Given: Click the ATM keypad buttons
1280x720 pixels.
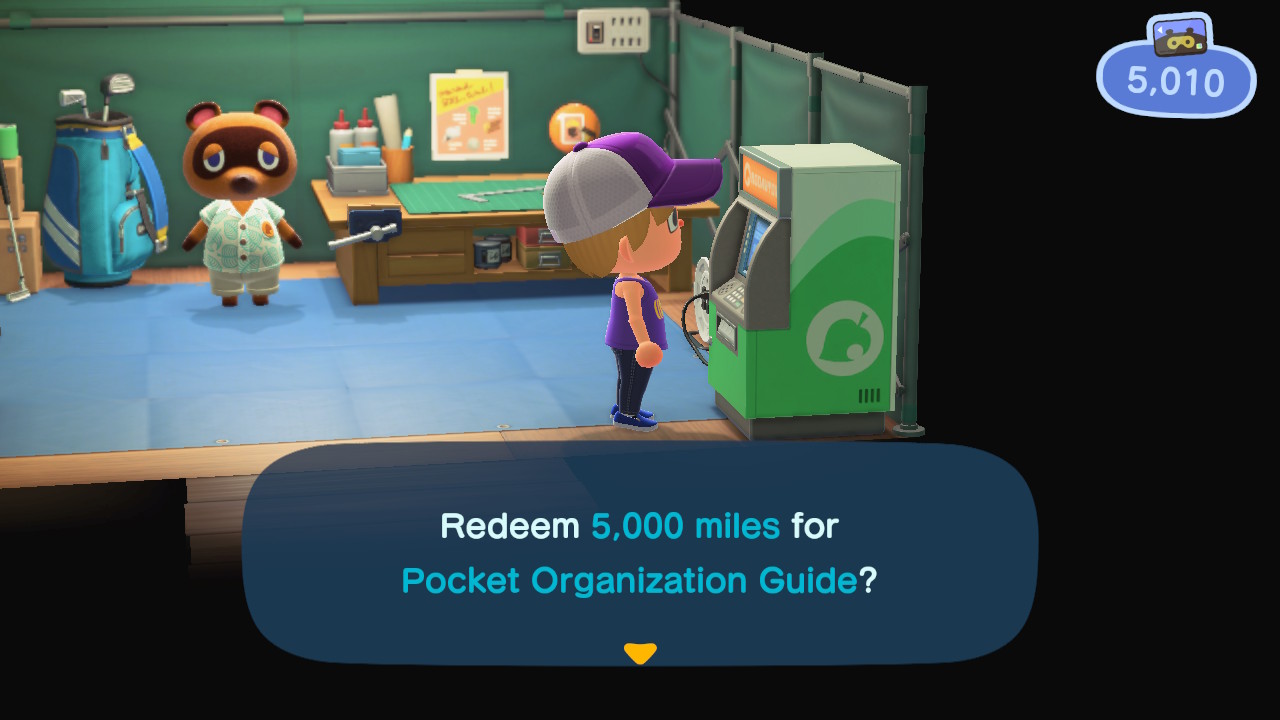Looking at the screenshot, I should (x=733, y=295).
